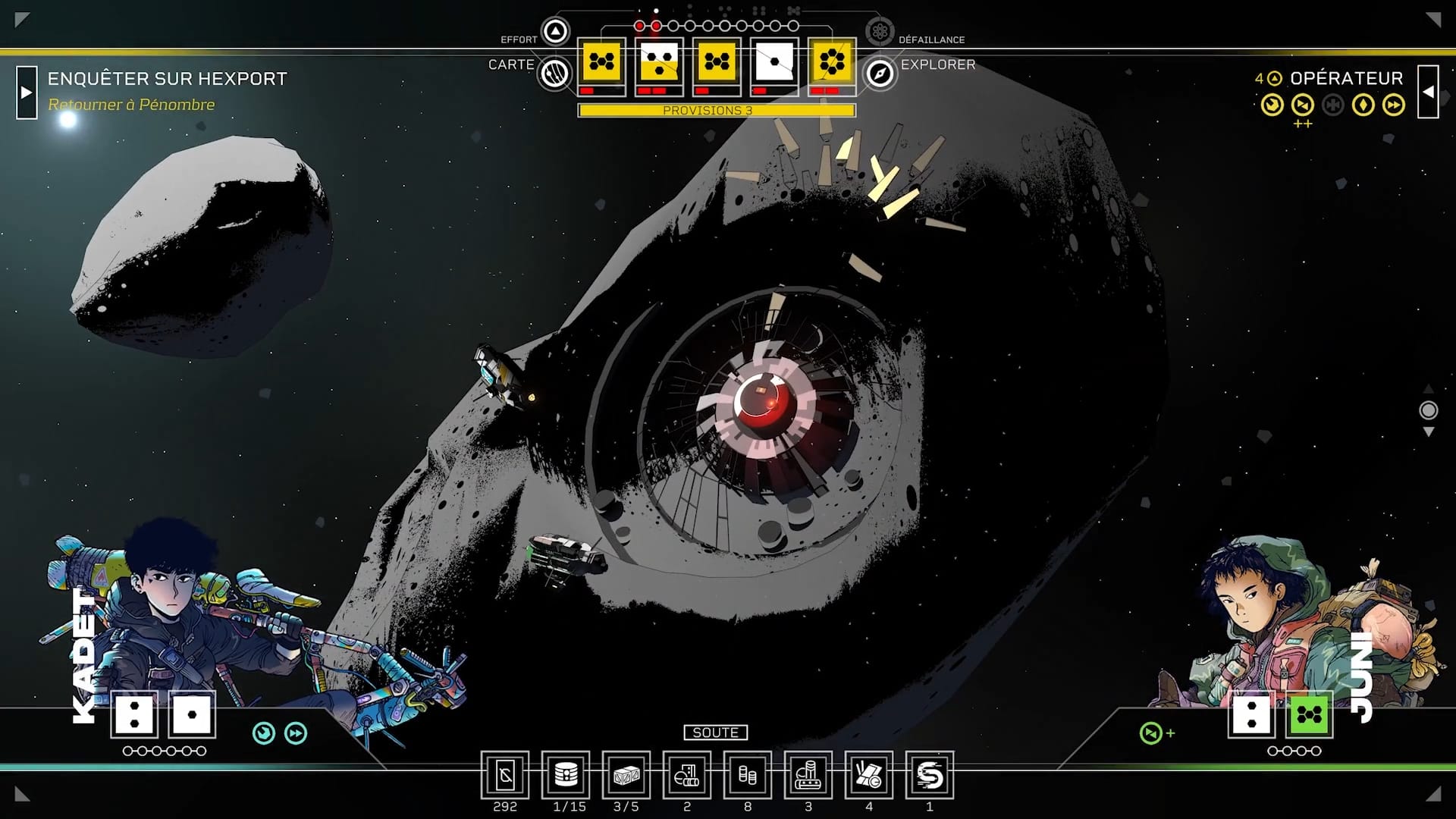Click the round scroll indicator on right edge
The width and height of the screenshot is (1456, 819).
click(x=1428, y=410)
